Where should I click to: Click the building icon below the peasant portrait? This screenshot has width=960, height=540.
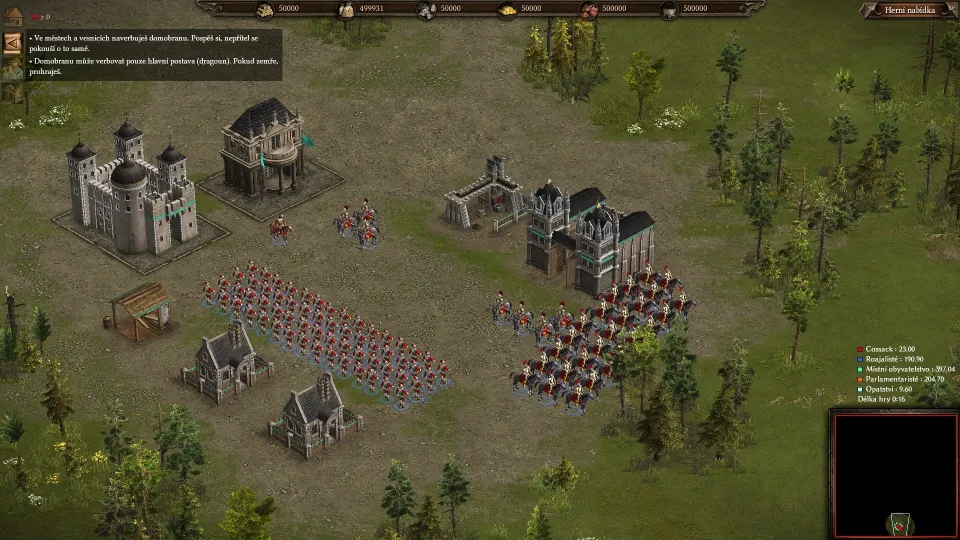[11, 93]
